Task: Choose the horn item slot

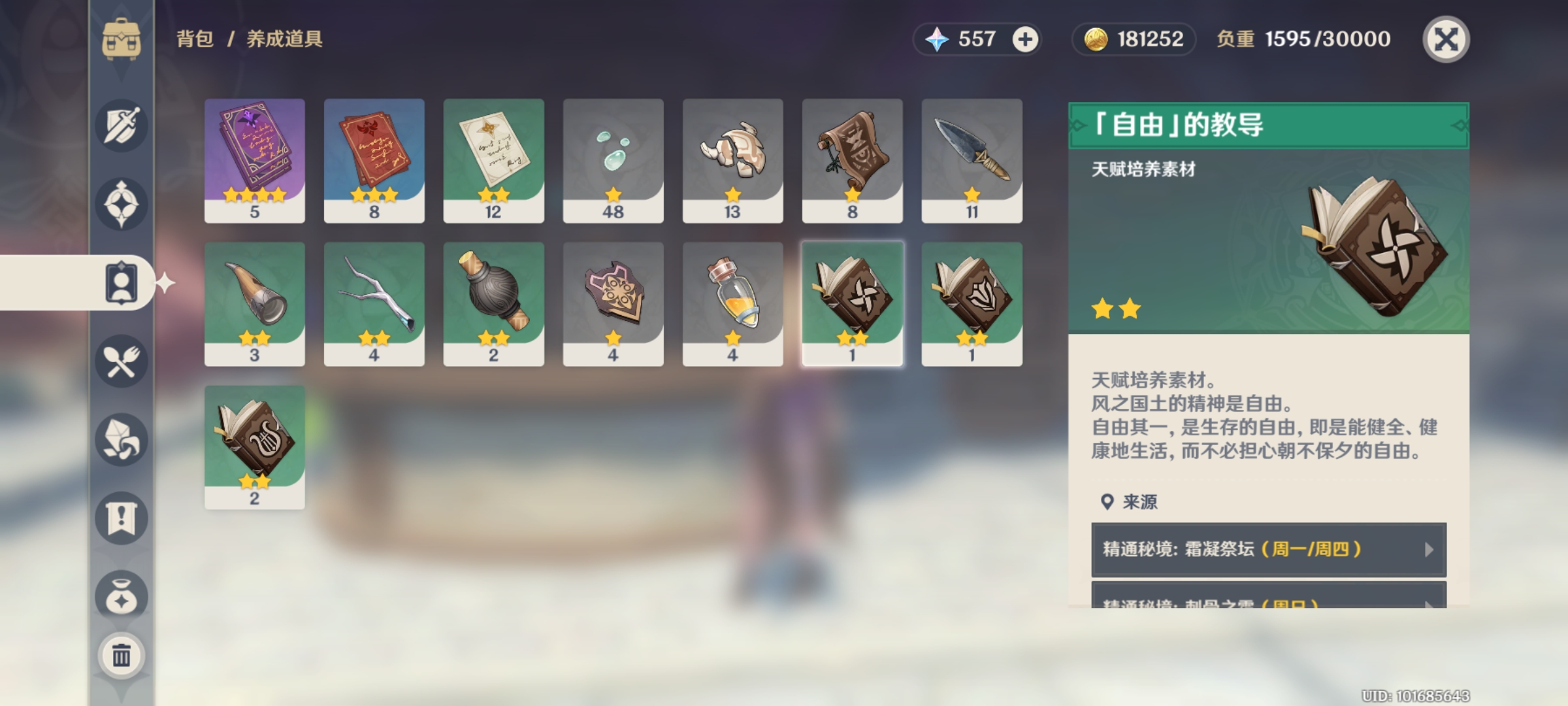Action: tap(255, 304)
